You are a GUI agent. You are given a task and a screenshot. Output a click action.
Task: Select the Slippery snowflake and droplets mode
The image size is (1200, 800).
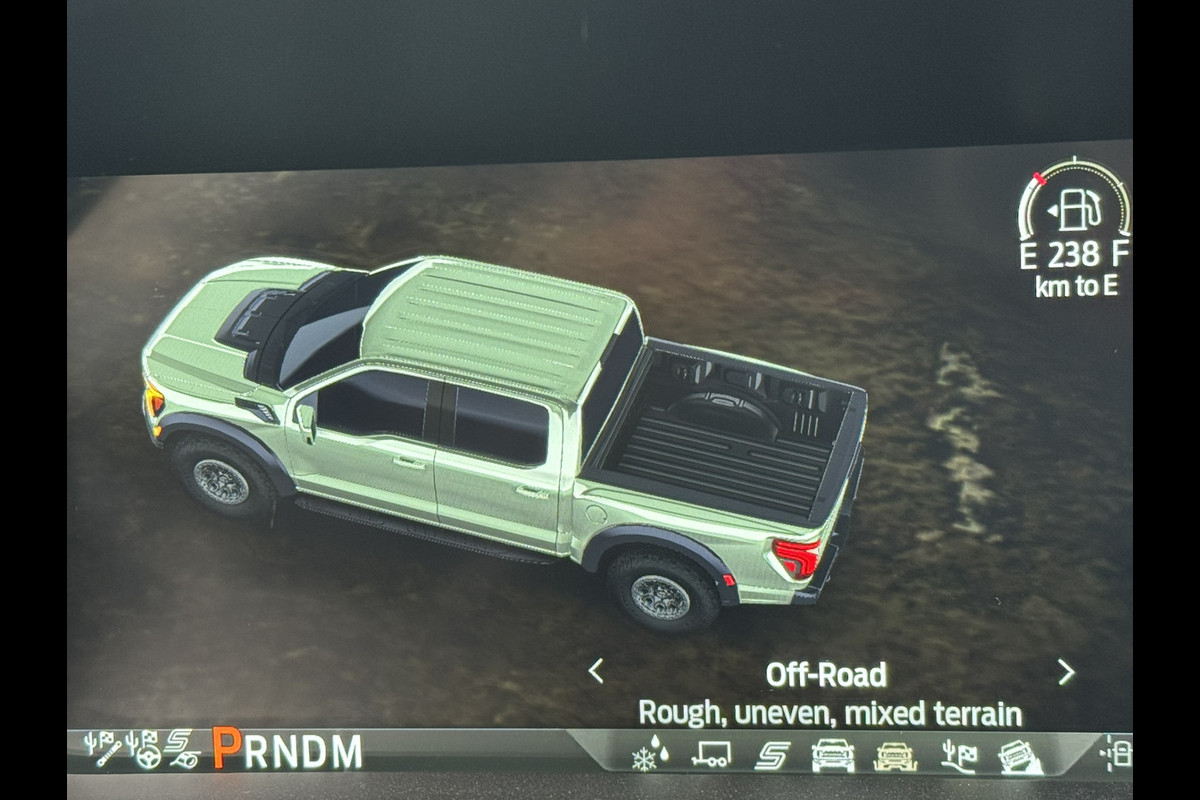click(651, 754)
